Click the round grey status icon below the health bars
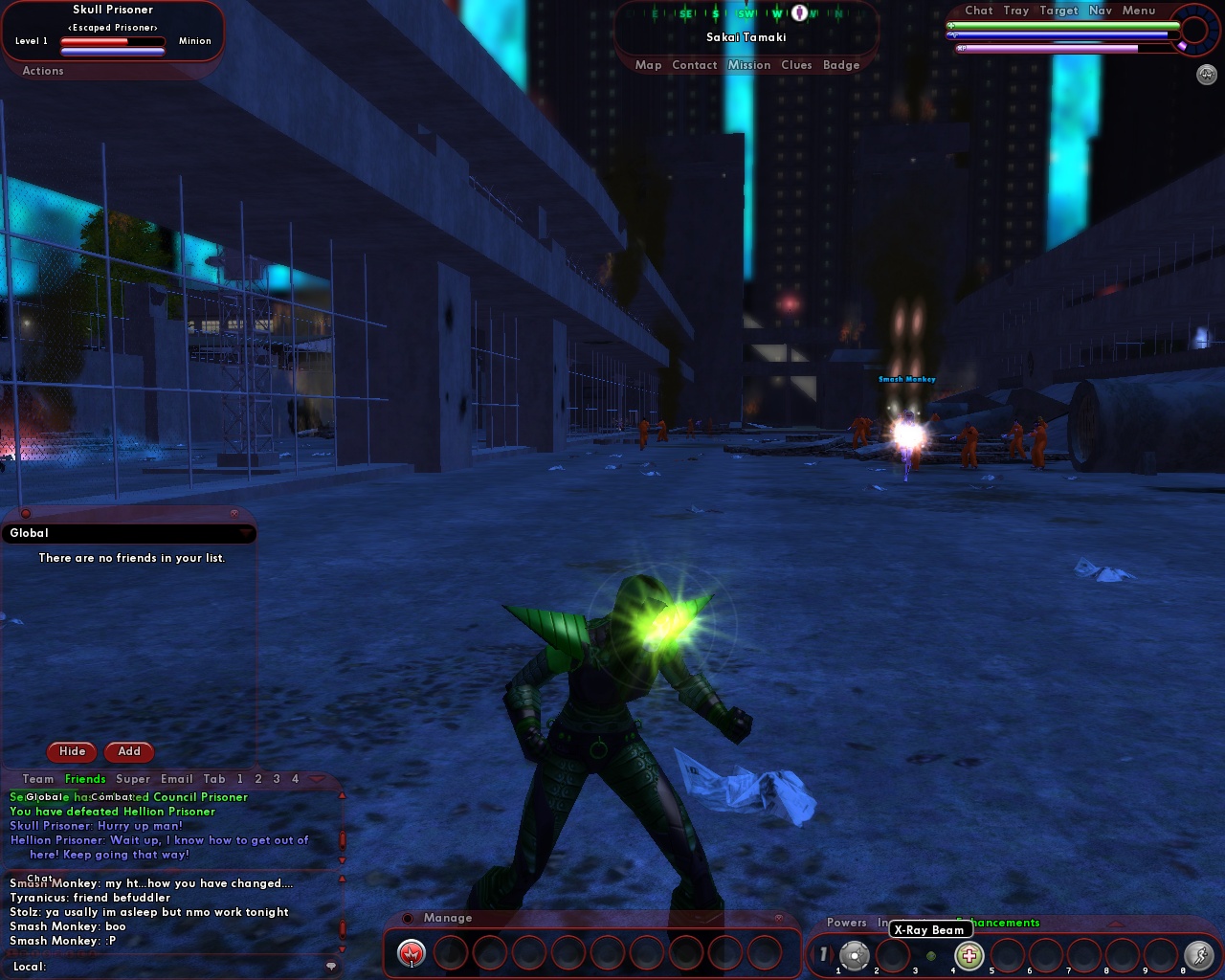 click(1205, 75)
